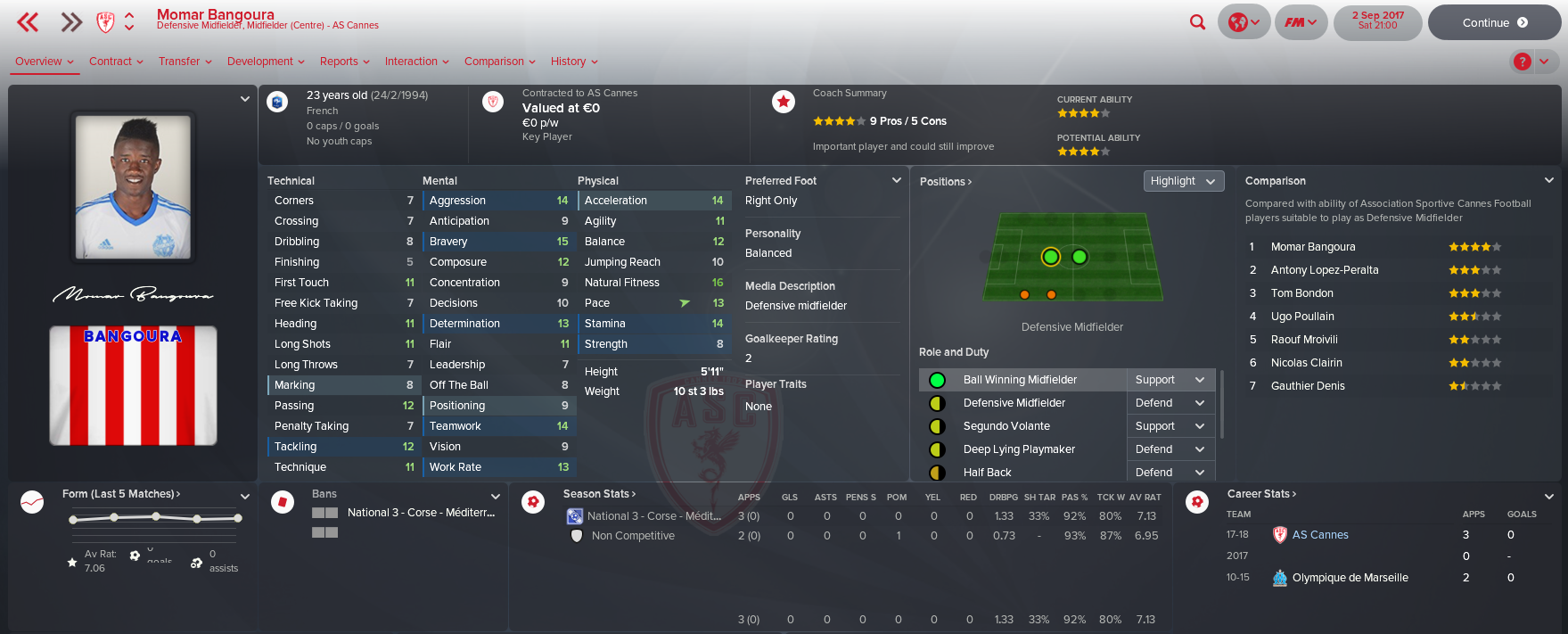Open the search magnifier icon

(x=1197, y=22)
